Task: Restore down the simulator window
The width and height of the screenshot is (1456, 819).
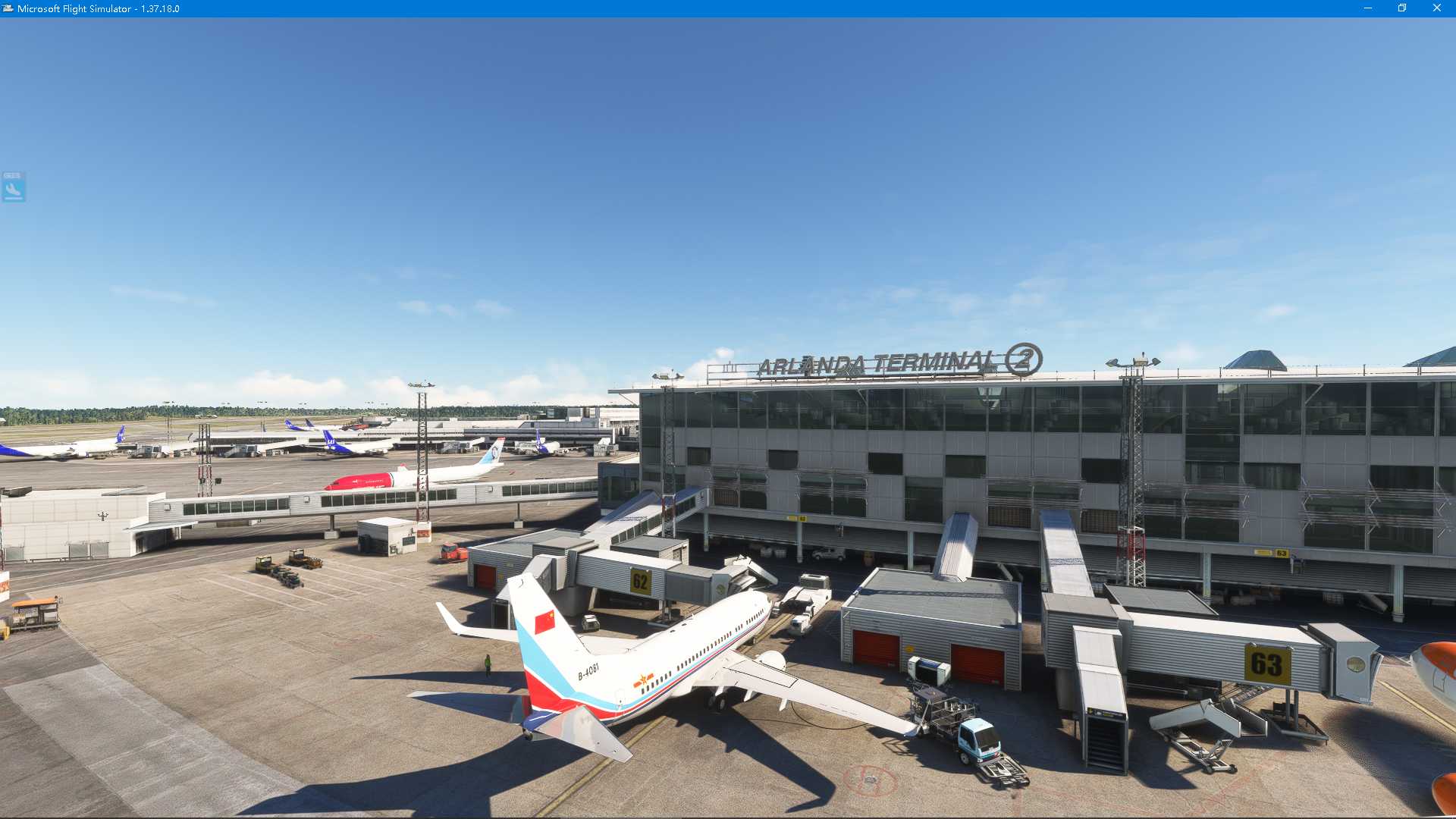Action: tap(1401, 8)
